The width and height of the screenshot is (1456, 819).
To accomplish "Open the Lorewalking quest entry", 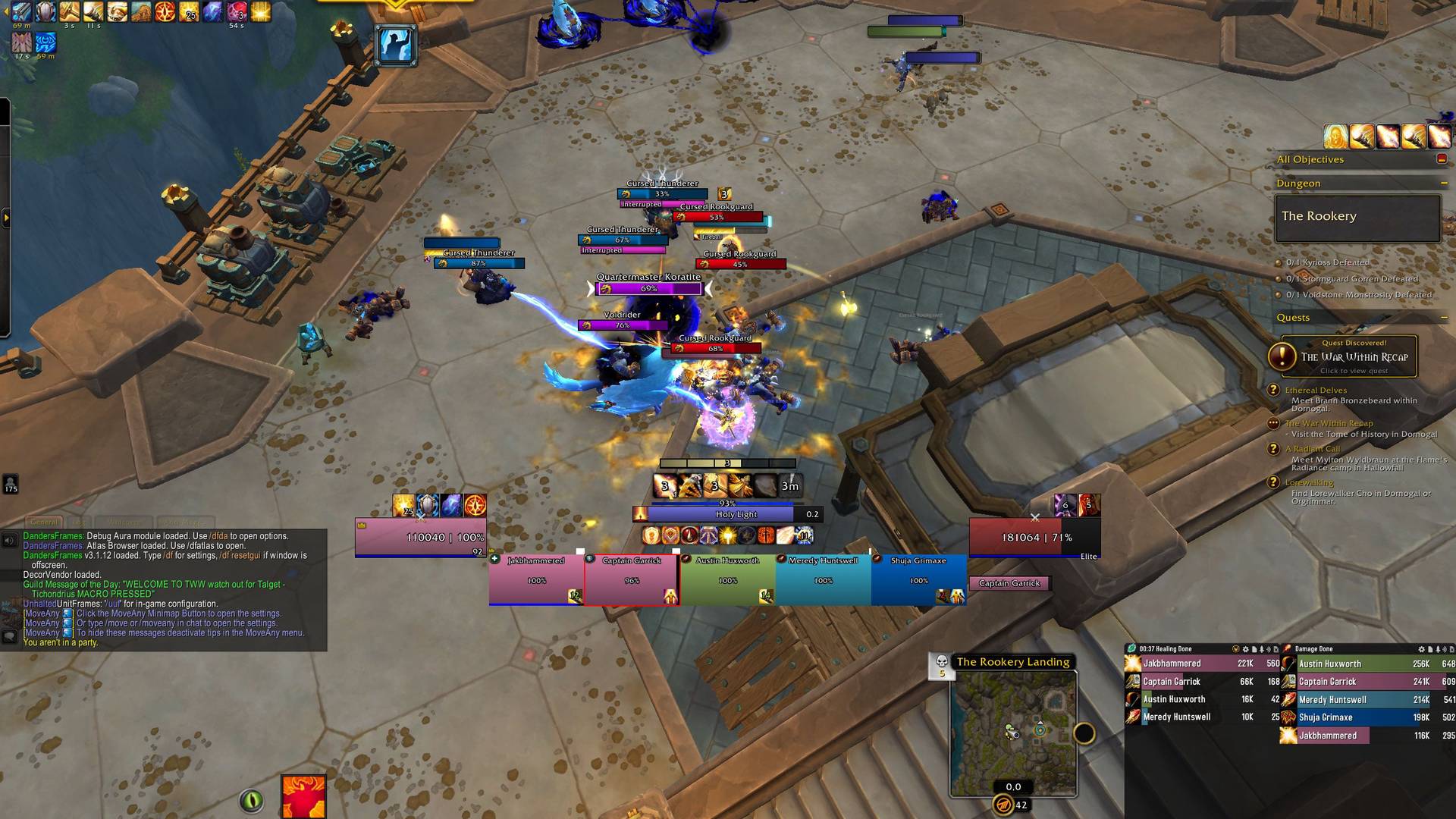I will [x=1309, y=482].
